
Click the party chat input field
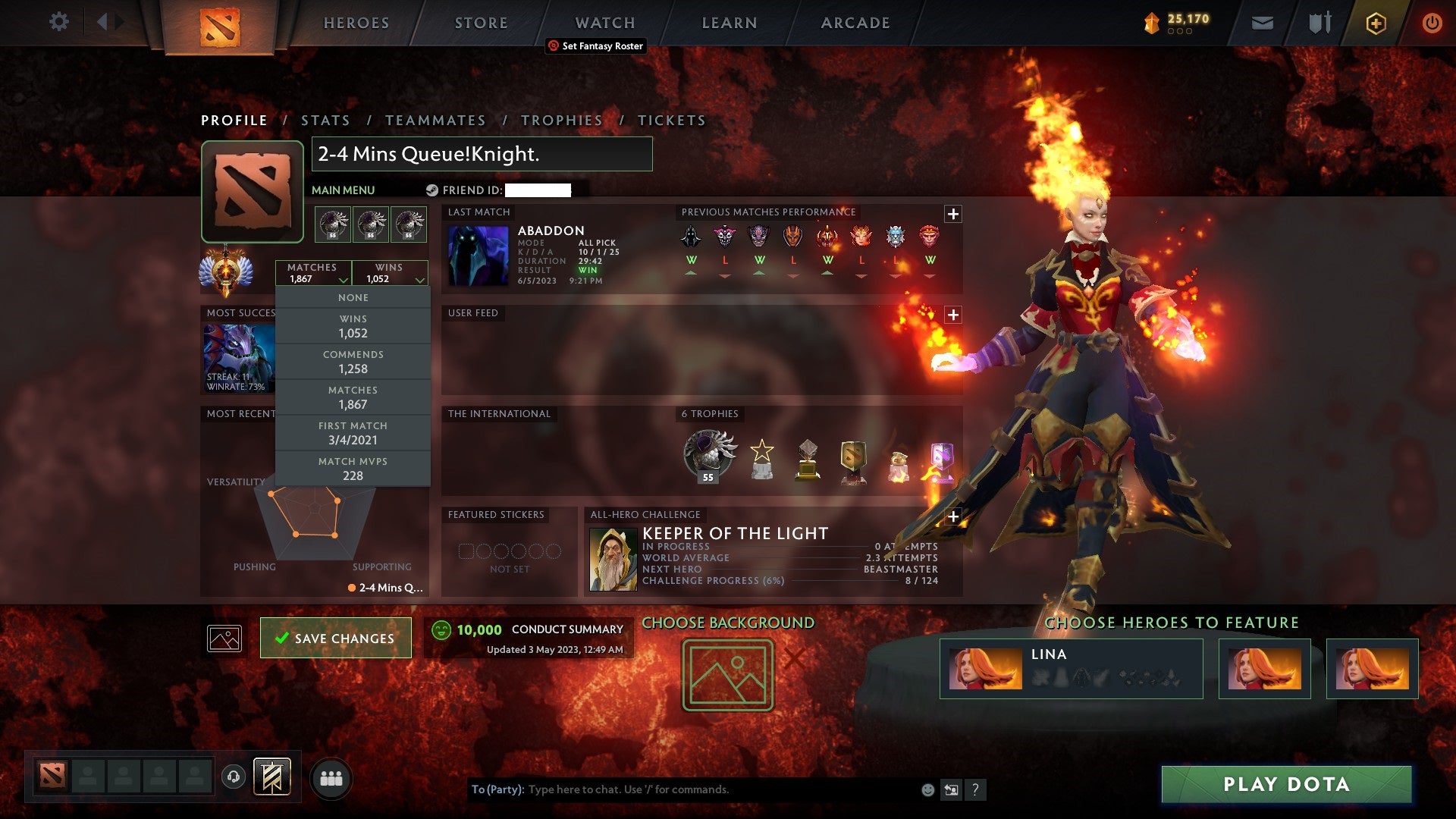click(x=682, y=789)
